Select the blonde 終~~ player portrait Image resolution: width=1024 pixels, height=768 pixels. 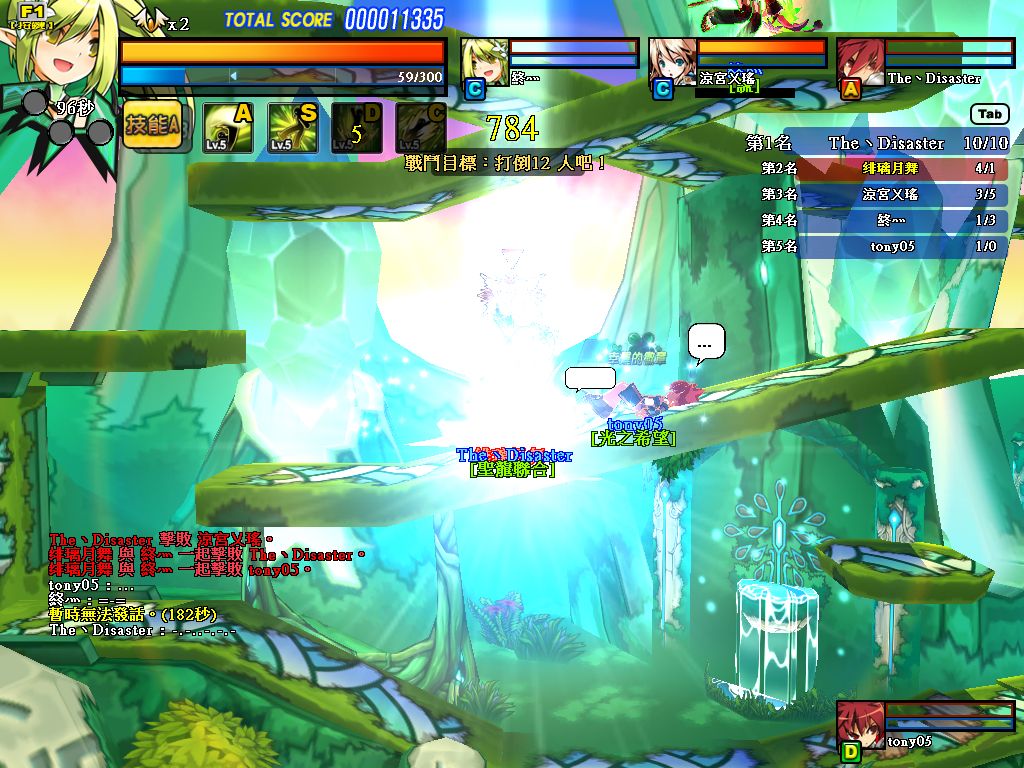pyautogui.click(x=484, y=63)
